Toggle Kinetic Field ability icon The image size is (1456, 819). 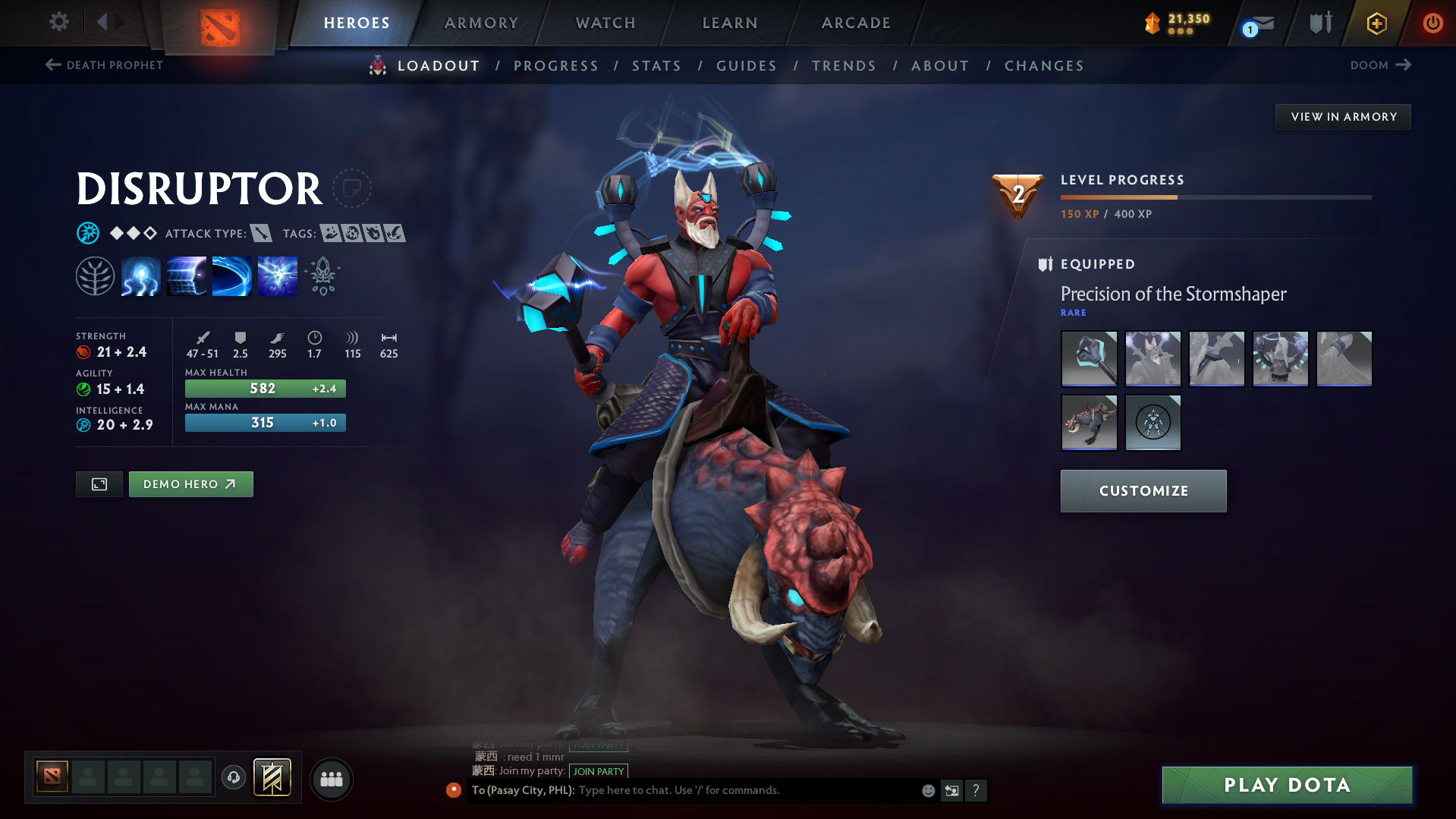[231, 276]
